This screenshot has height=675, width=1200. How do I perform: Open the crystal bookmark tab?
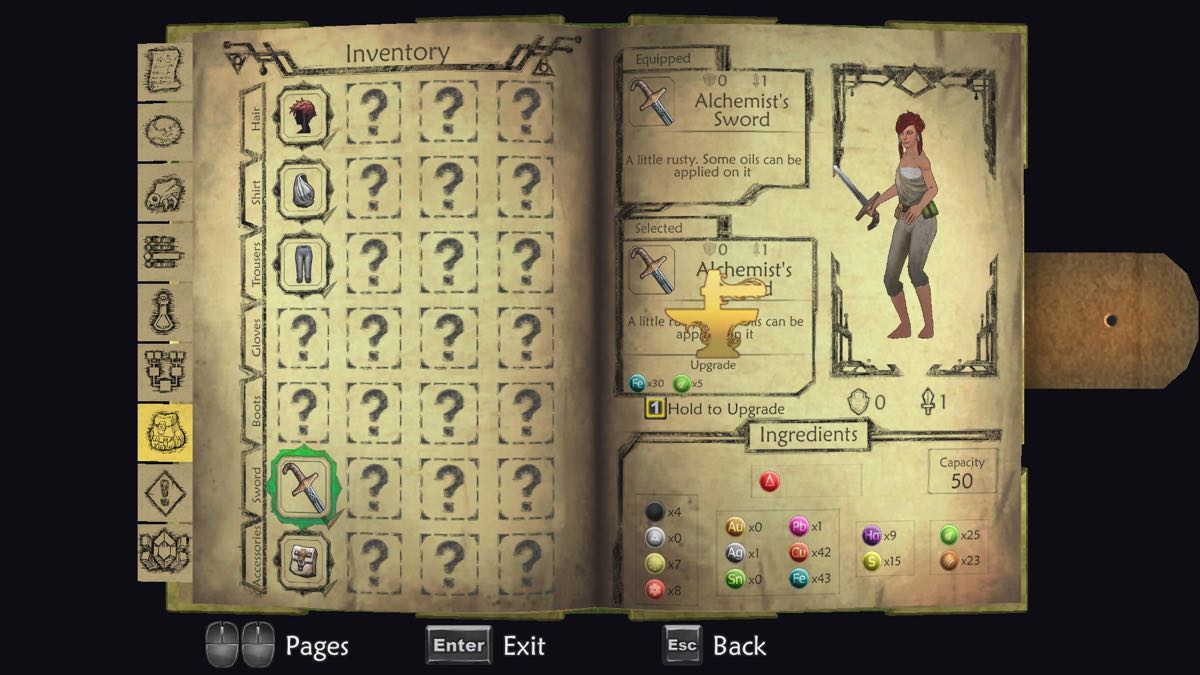click(162, 550)
